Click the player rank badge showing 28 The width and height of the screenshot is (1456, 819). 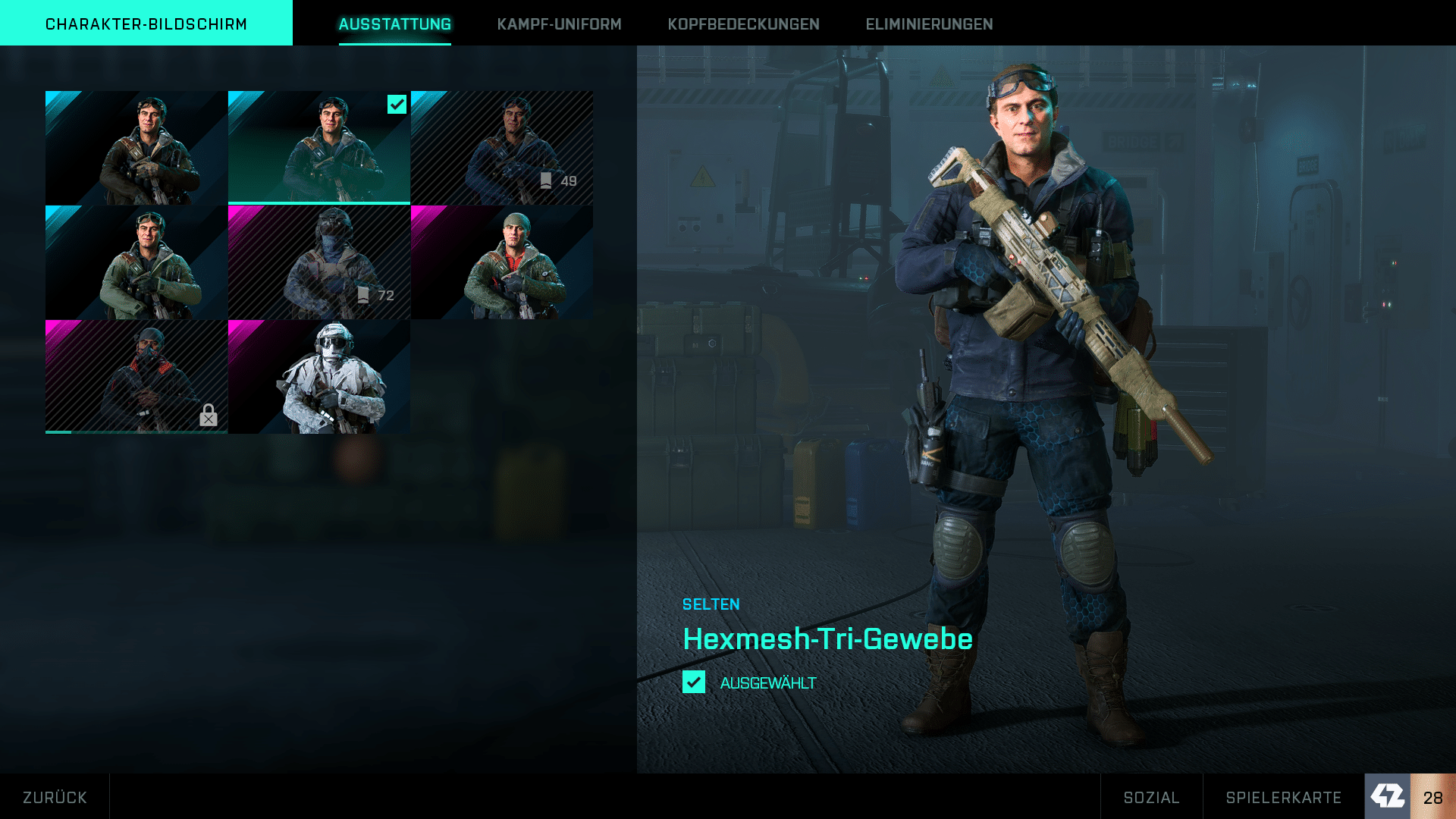click(1410, 796)
